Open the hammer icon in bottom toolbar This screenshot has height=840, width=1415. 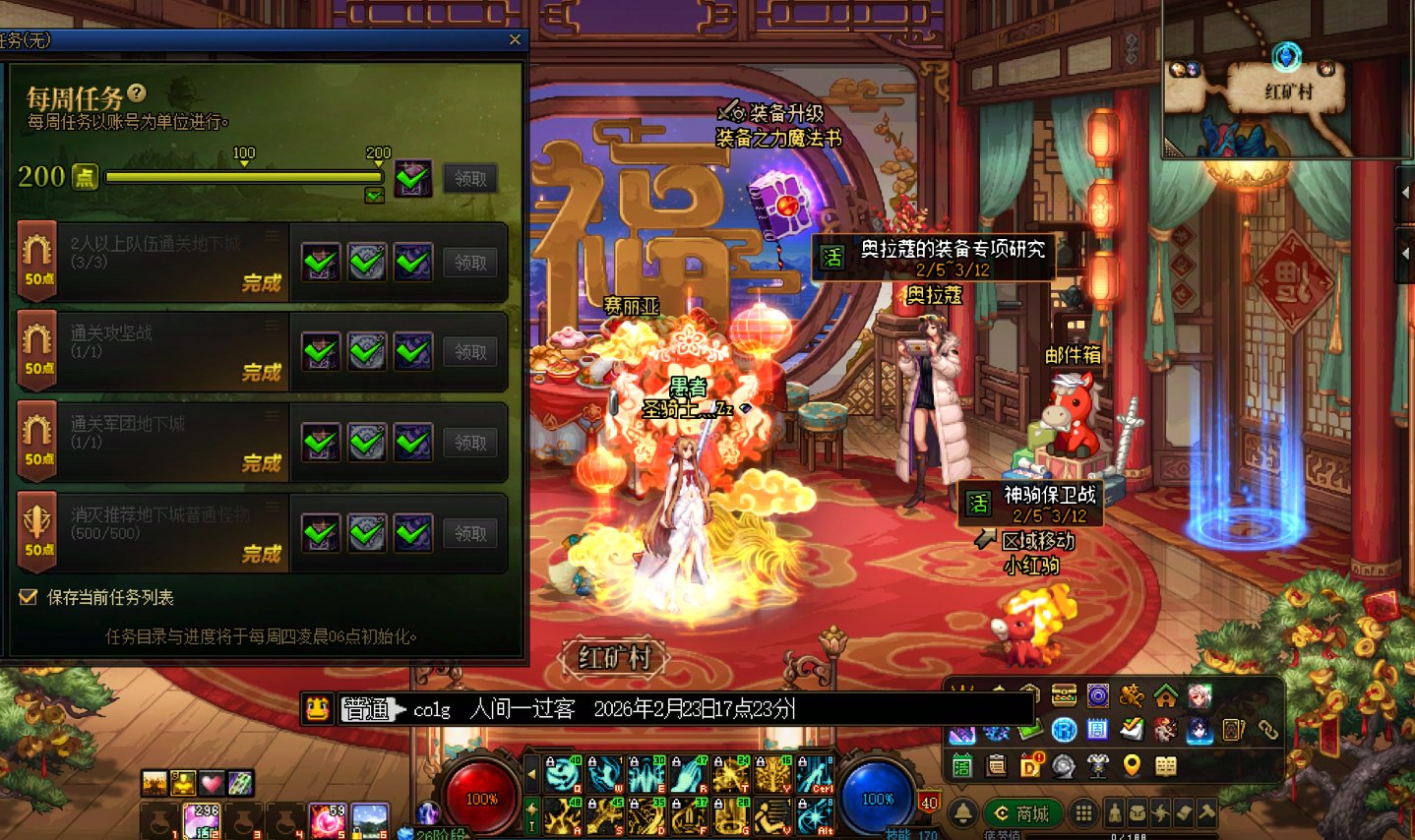click(x=1206, y=813)
